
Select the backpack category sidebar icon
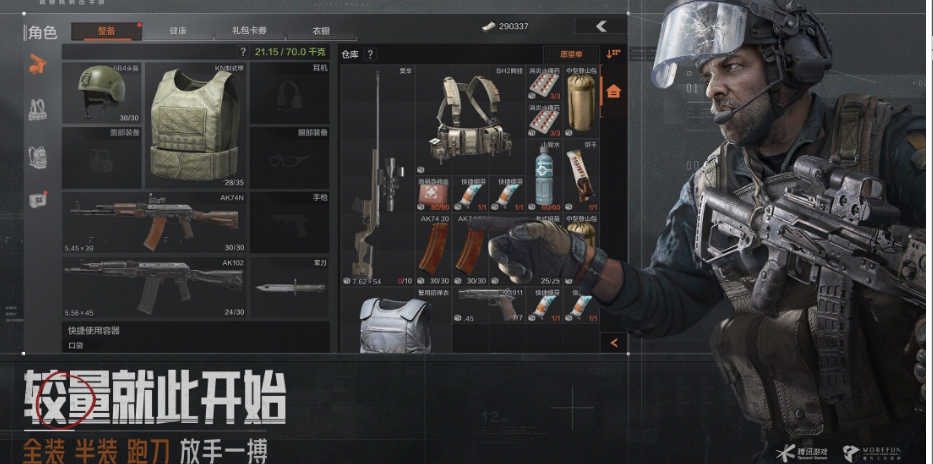pyautogui.click(x=38, y=156)
